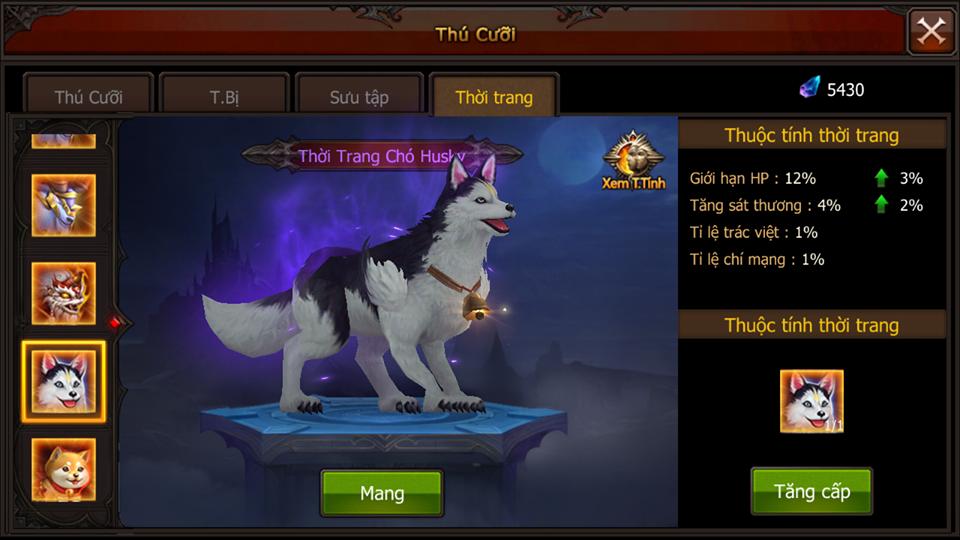Close the Thú Cưỡi window

tap(931, 32)
